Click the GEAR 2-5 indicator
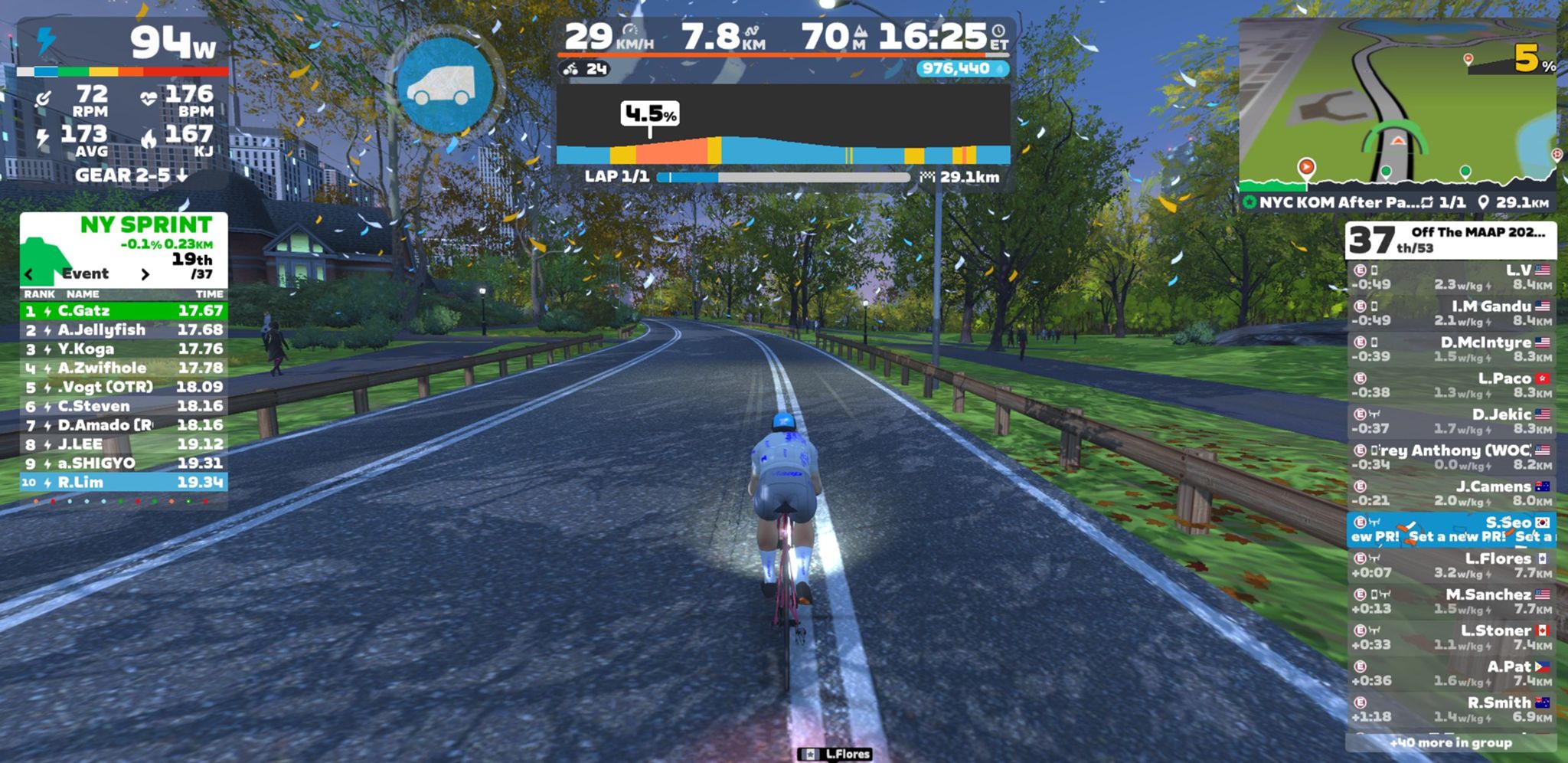This screenshot has width=1568, height=763. [x=131, y=175]
